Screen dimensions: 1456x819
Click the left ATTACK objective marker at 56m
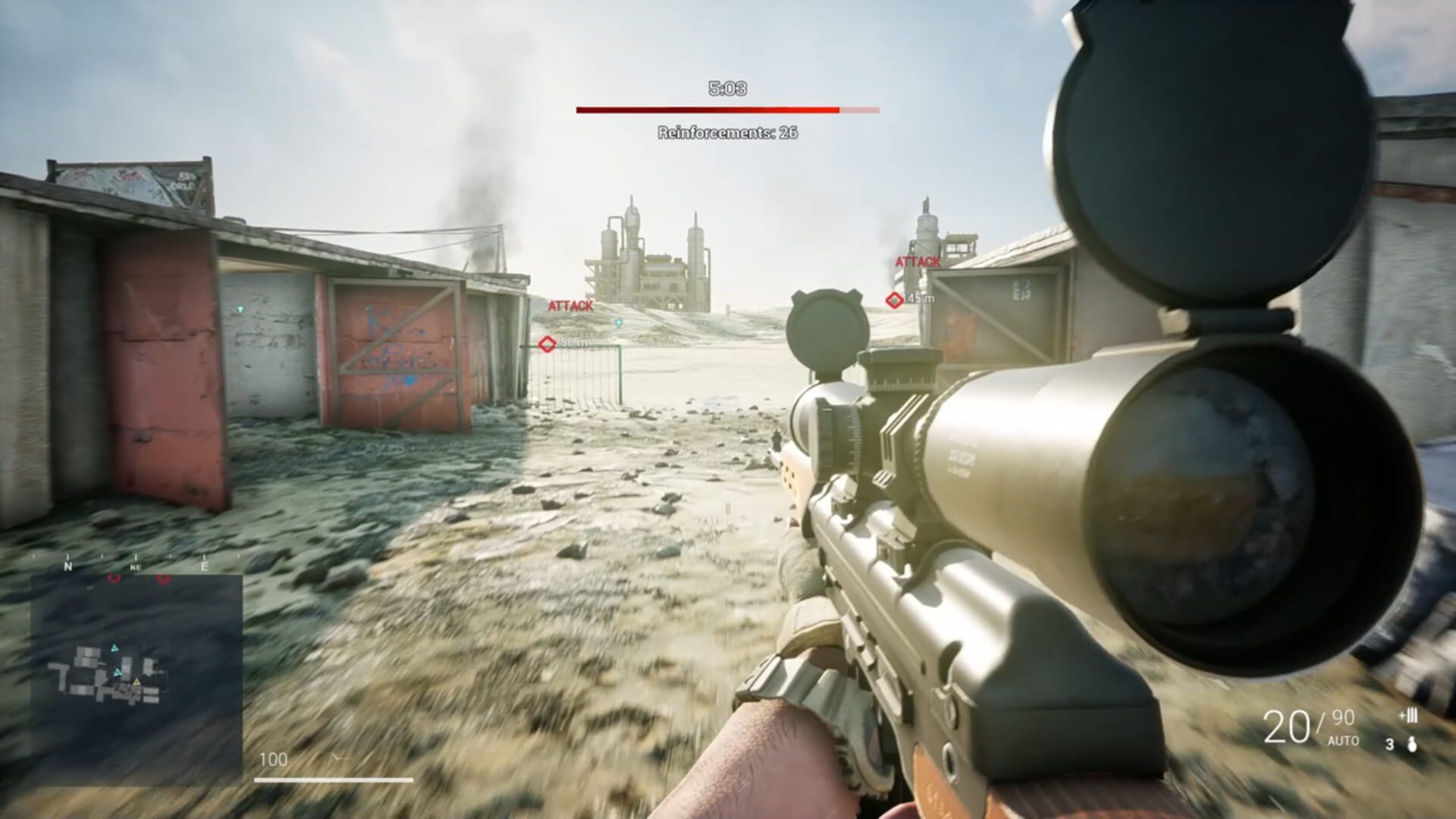click(x=545, y=343)
